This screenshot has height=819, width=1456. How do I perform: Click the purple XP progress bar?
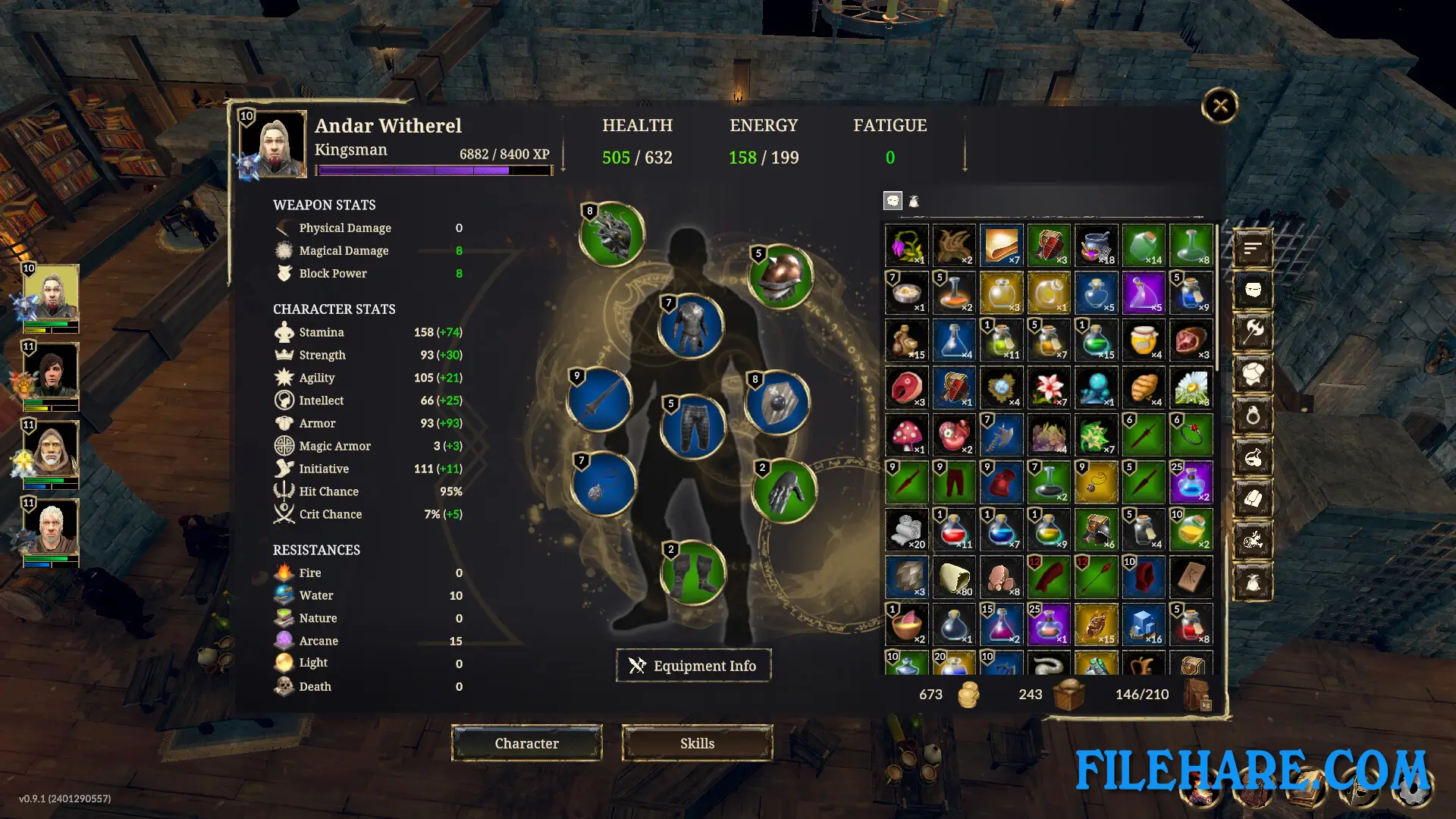pyautogui.click(x=432, y=170)
